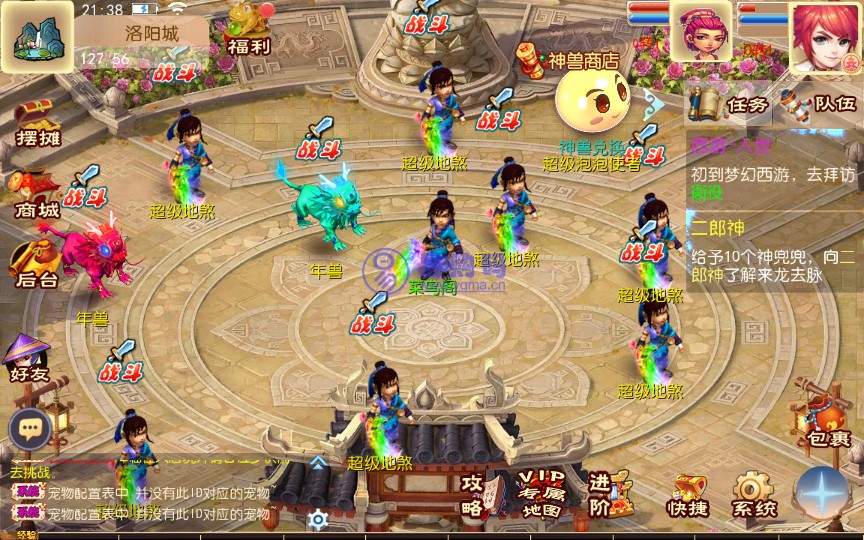Open the 快捷 shortcut menu
Screen dimensions: 864x540
pos(688,496)
